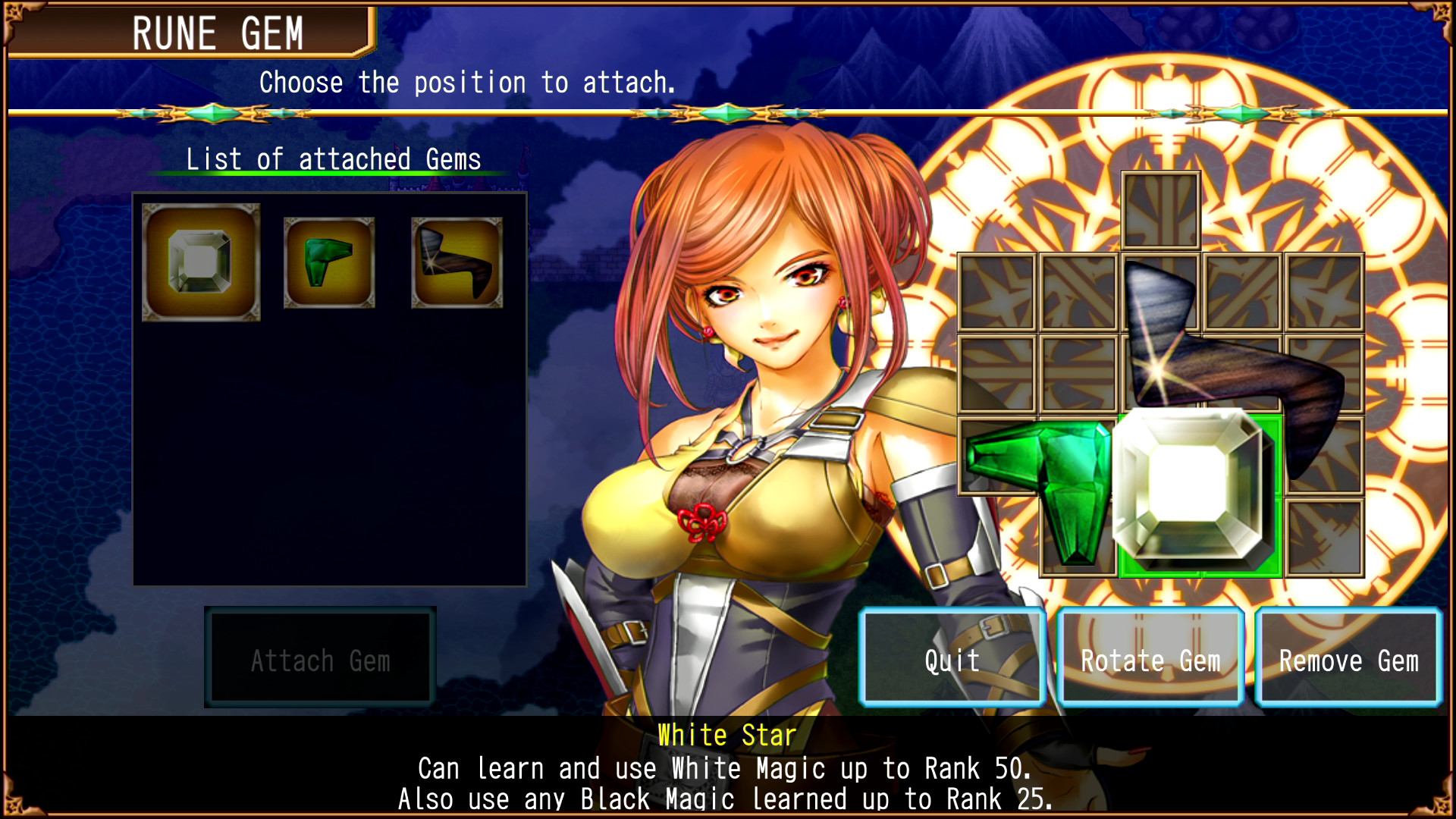The image size is (1456, 819).
Task: Click the green gem decoration on the divider
Action: pyautogui.click(x=212, y=112)
